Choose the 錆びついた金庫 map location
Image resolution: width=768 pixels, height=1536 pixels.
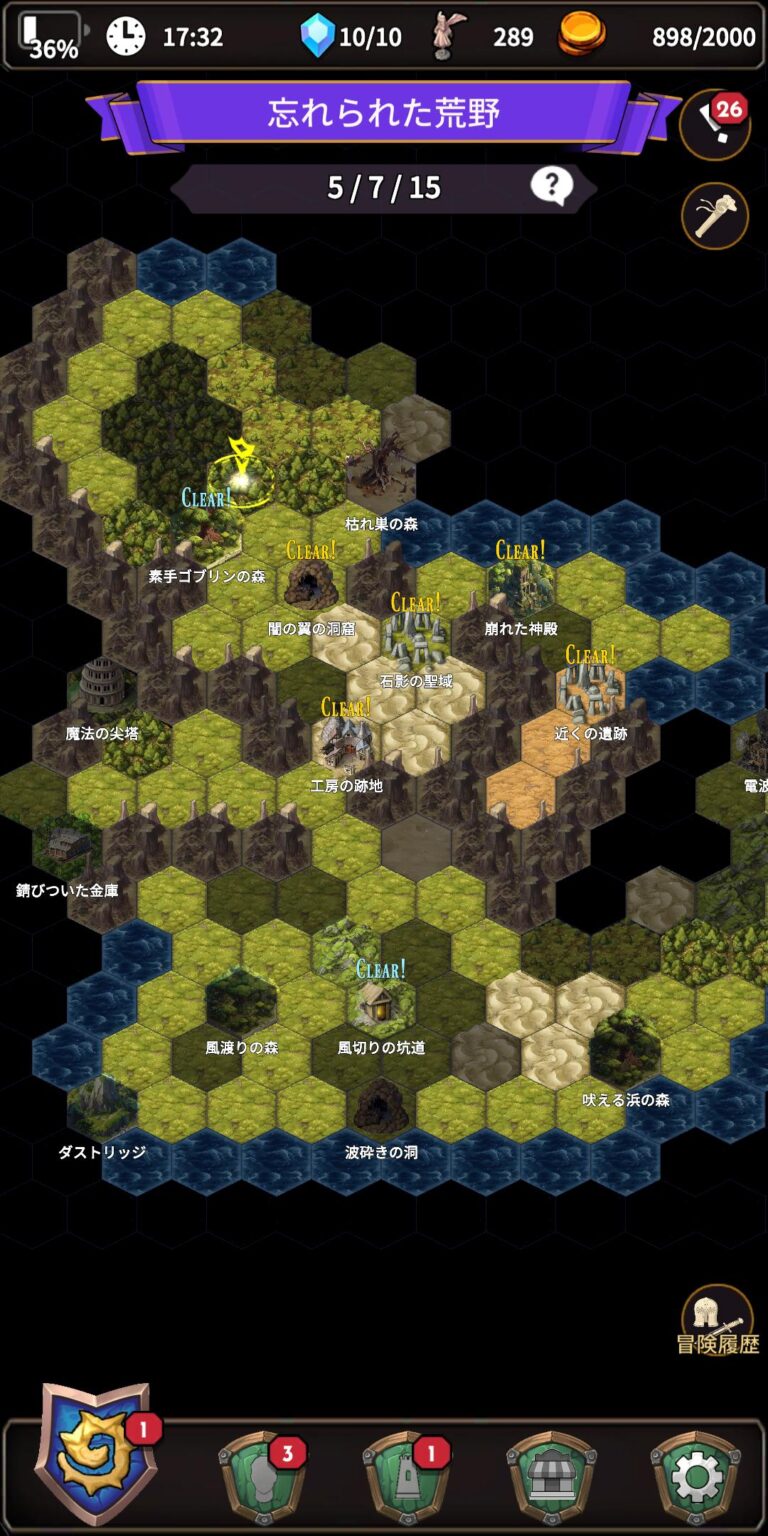click(x=68, y=846)
